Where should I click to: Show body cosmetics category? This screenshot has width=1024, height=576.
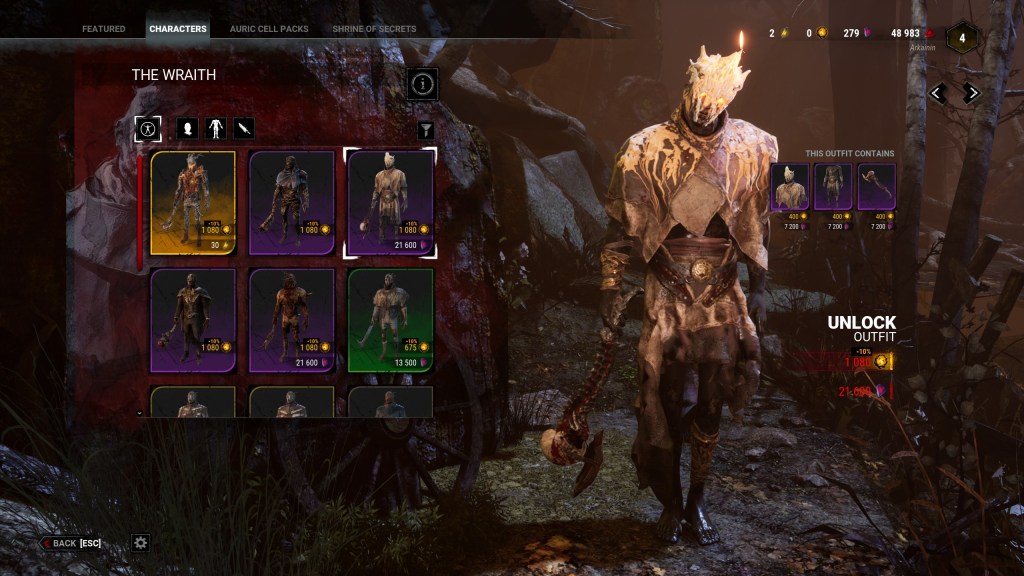point(216,129)
